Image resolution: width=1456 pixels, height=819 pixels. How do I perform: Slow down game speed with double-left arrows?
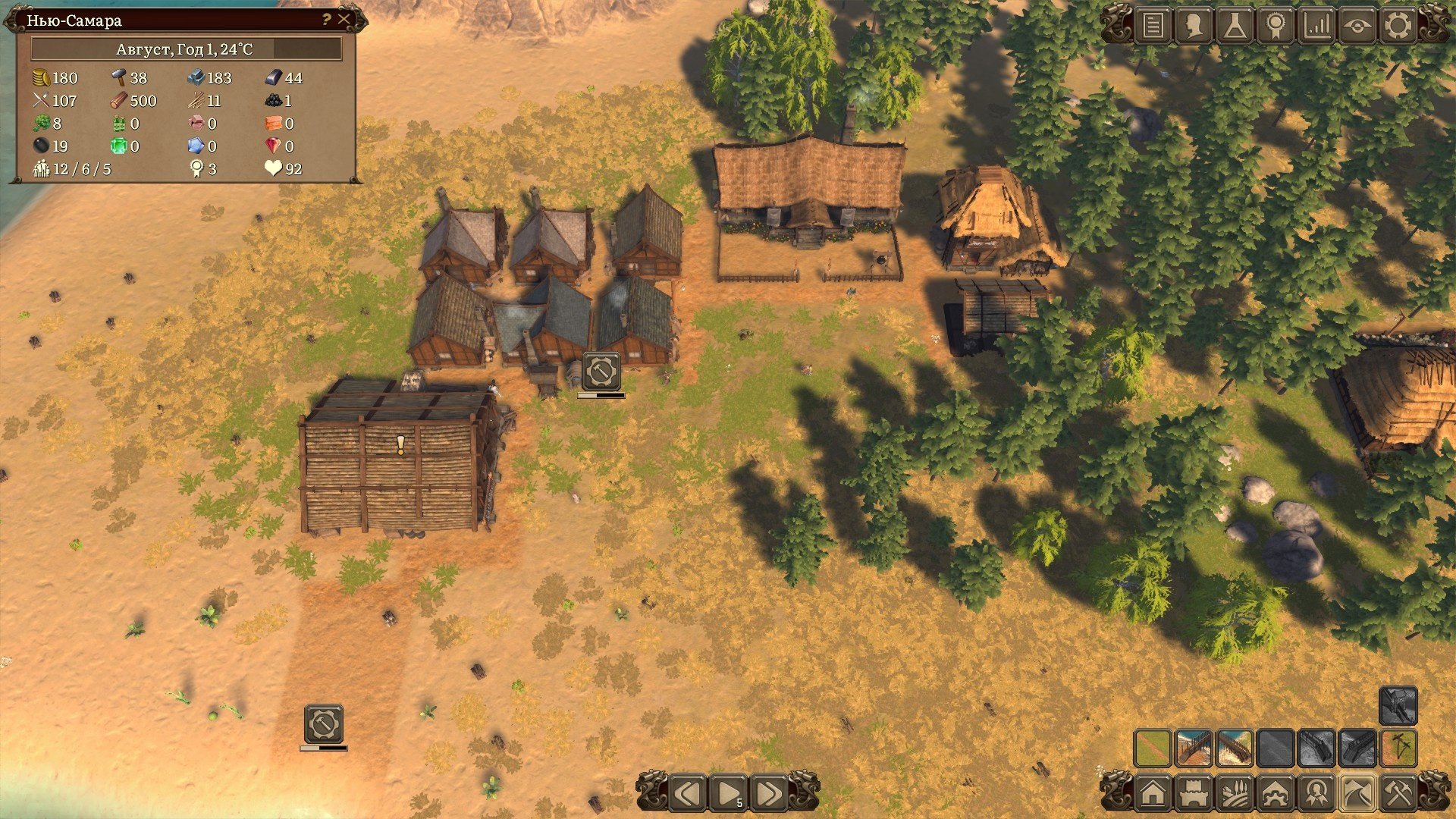coord(688,794)
